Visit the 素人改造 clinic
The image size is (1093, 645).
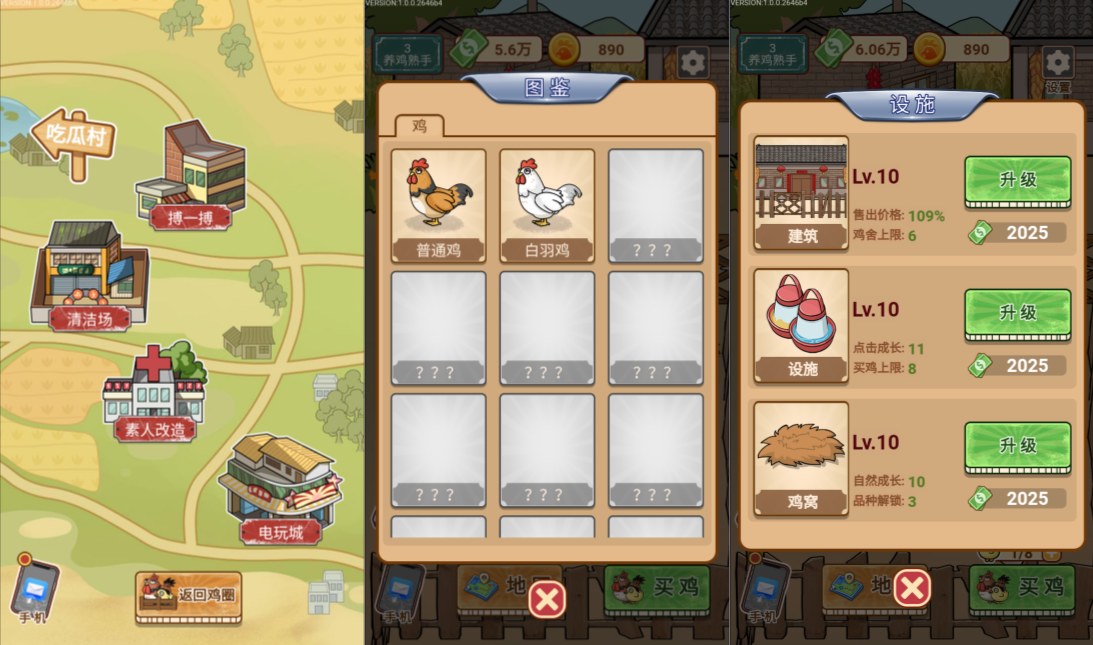pyautogui.click(x=152, y=395)
